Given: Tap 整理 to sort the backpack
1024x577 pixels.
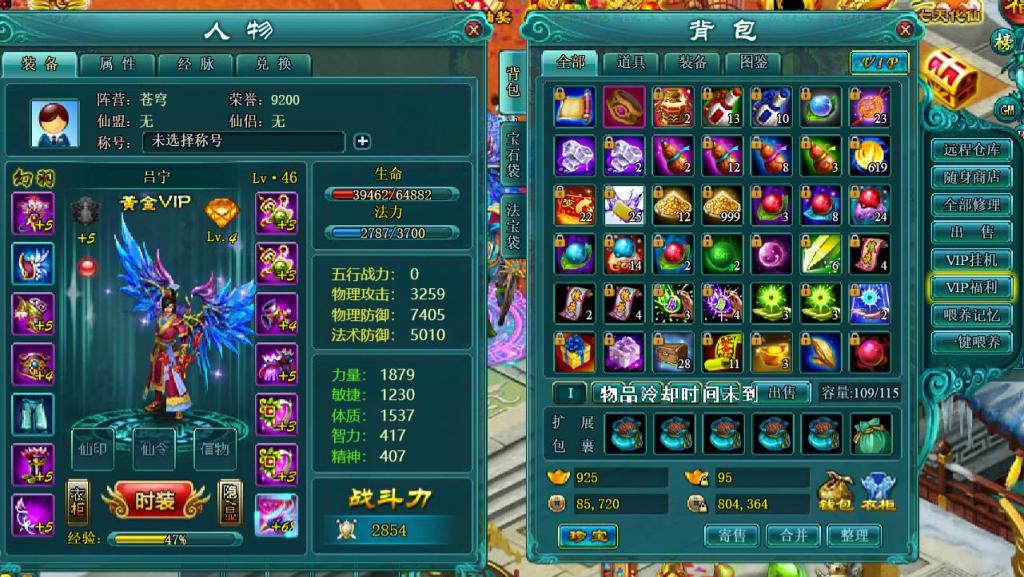Looking at the screenshot, I should point(854,536).
